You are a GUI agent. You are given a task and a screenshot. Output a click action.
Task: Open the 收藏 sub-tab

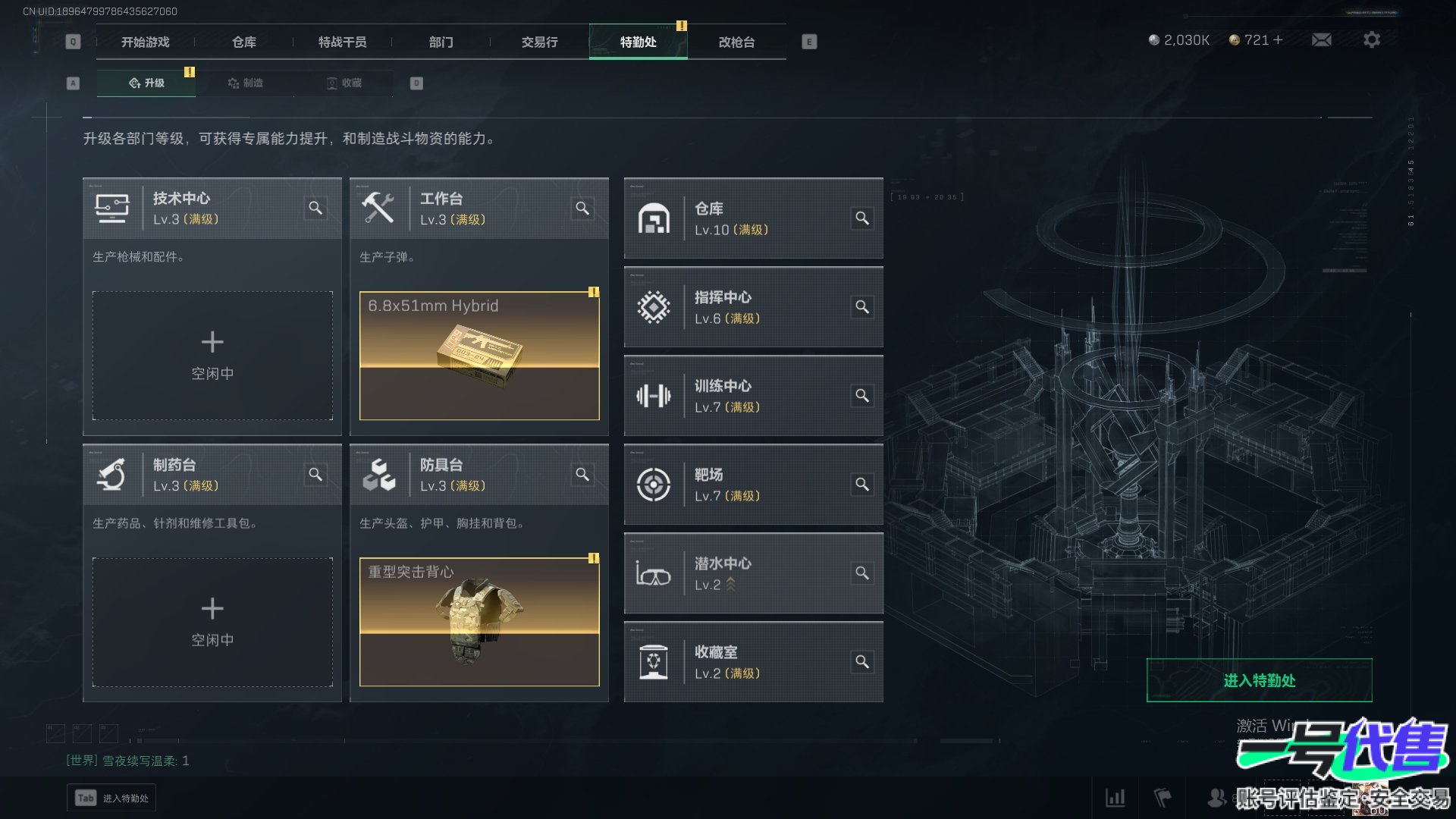344,83
